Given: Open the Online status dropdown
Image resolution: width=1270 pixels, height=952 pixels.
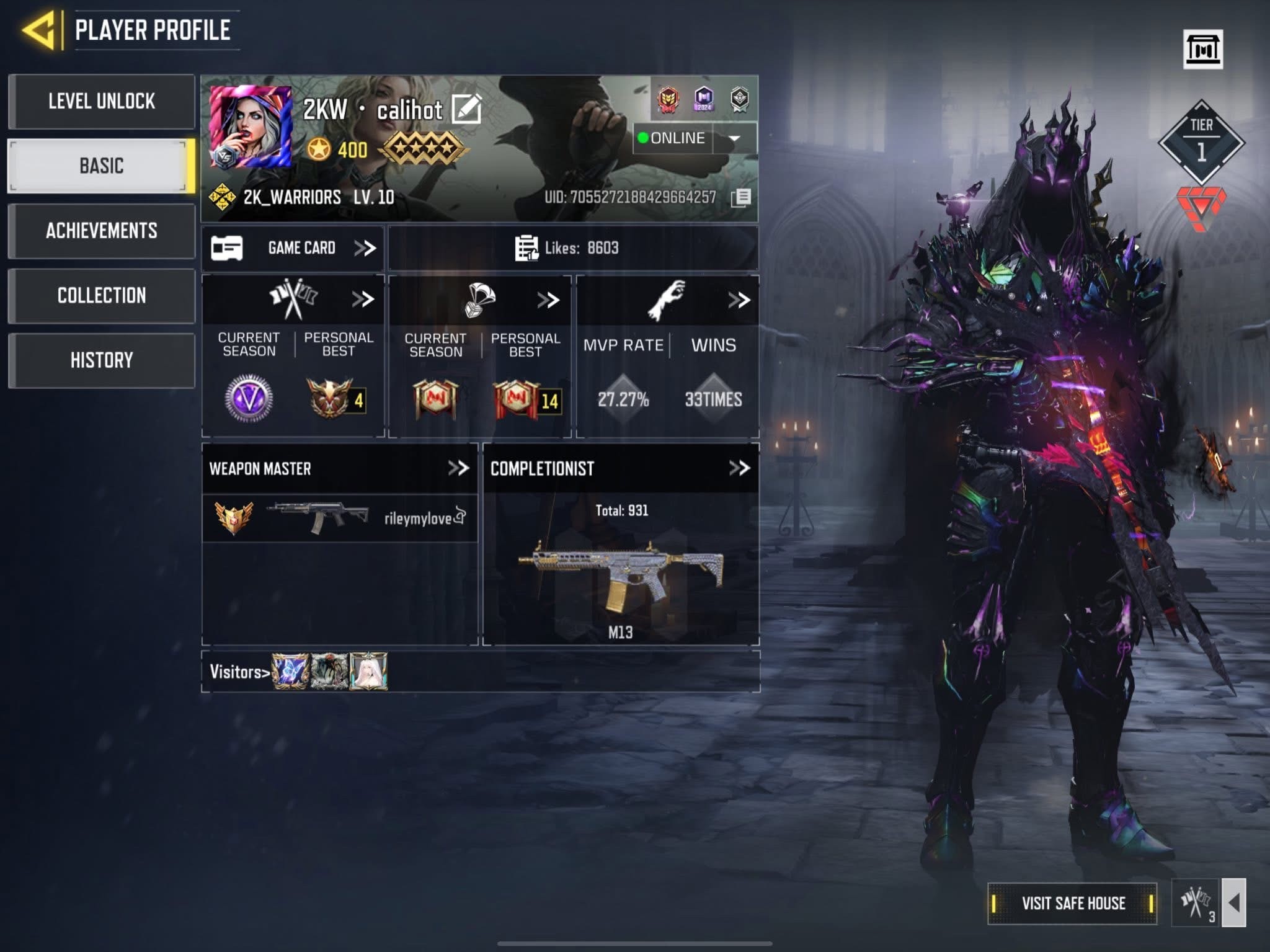Looking at the screenshot, I should [x=734, y=138].
